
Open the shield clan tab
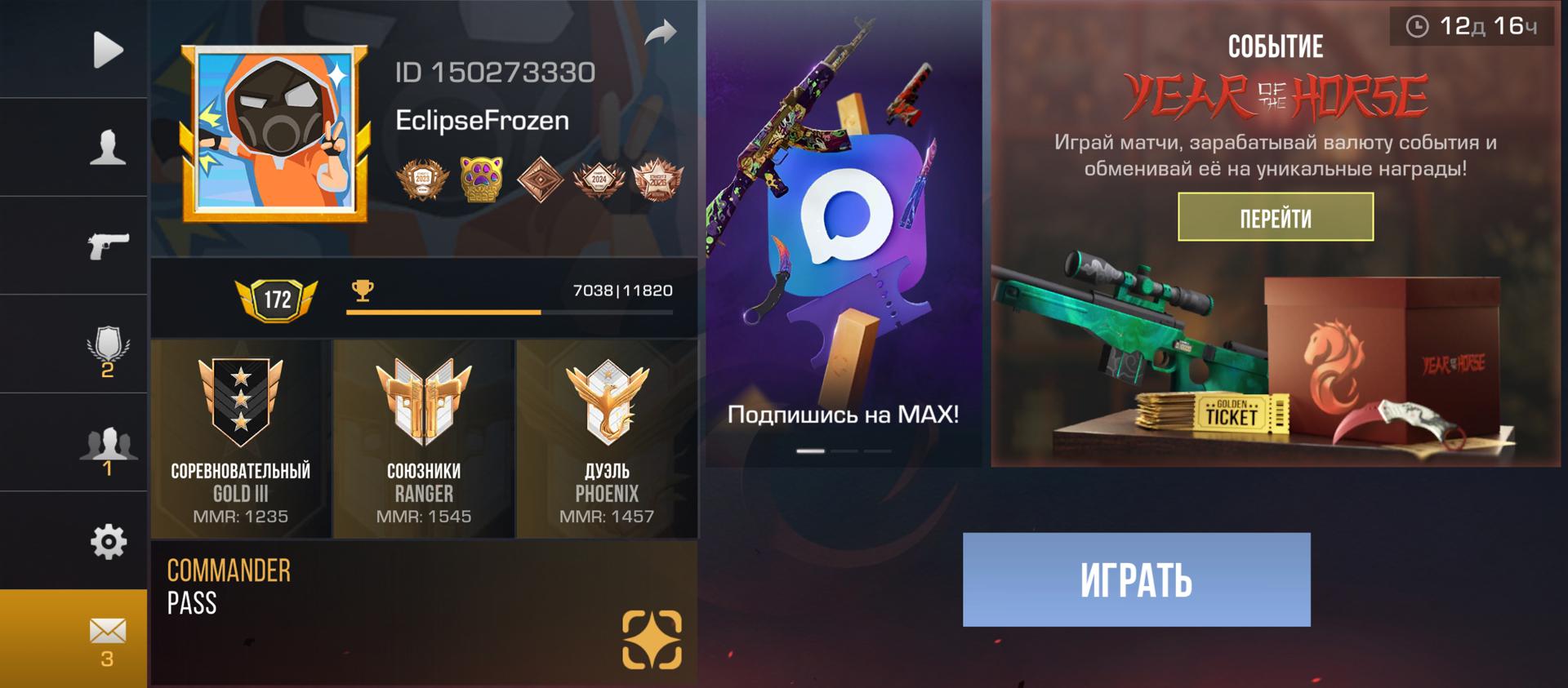[x=107, y=346]
